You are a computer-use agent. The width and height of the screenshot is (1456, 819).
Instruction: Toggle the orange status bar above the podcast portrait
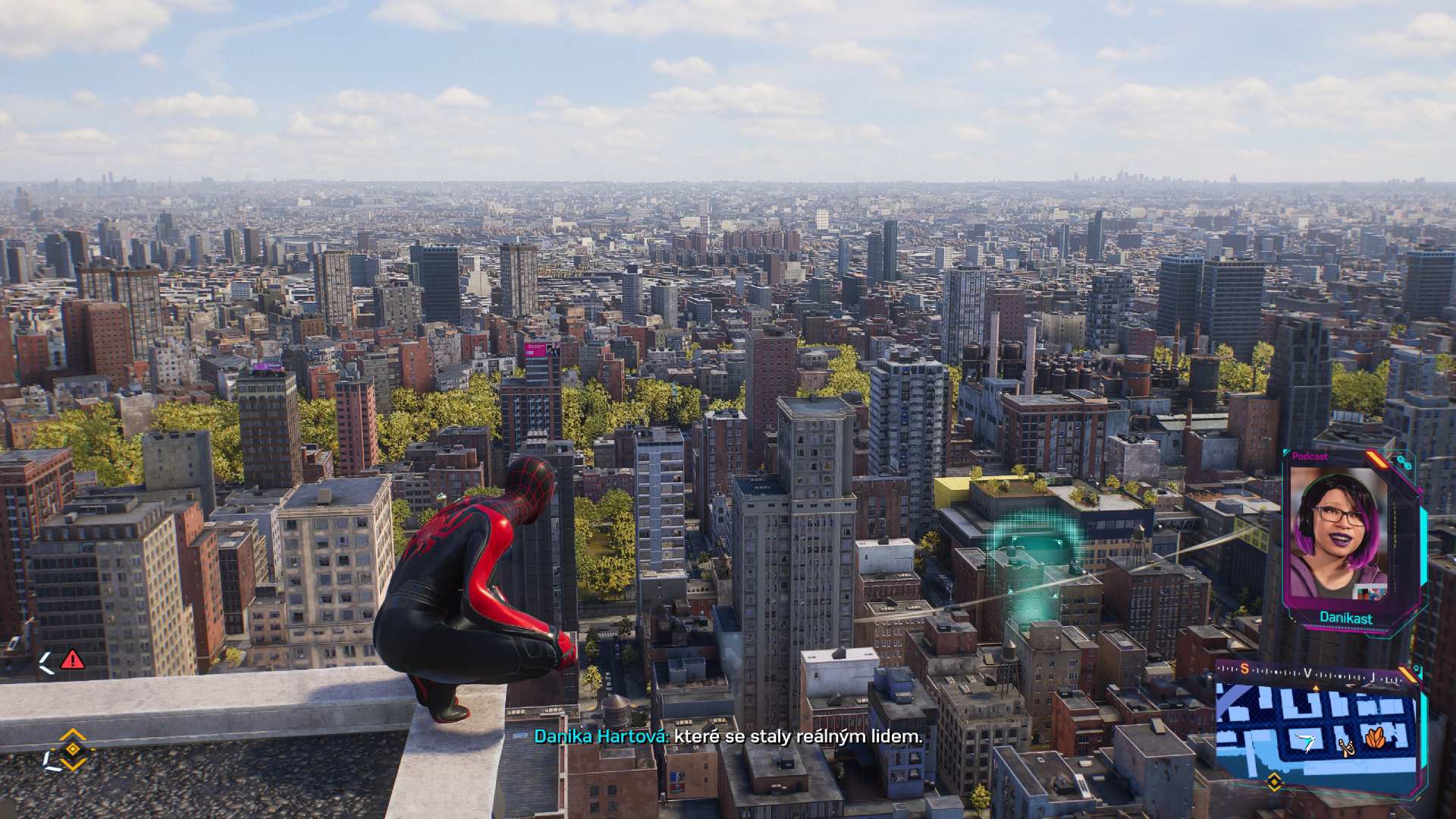point(1376,460)
